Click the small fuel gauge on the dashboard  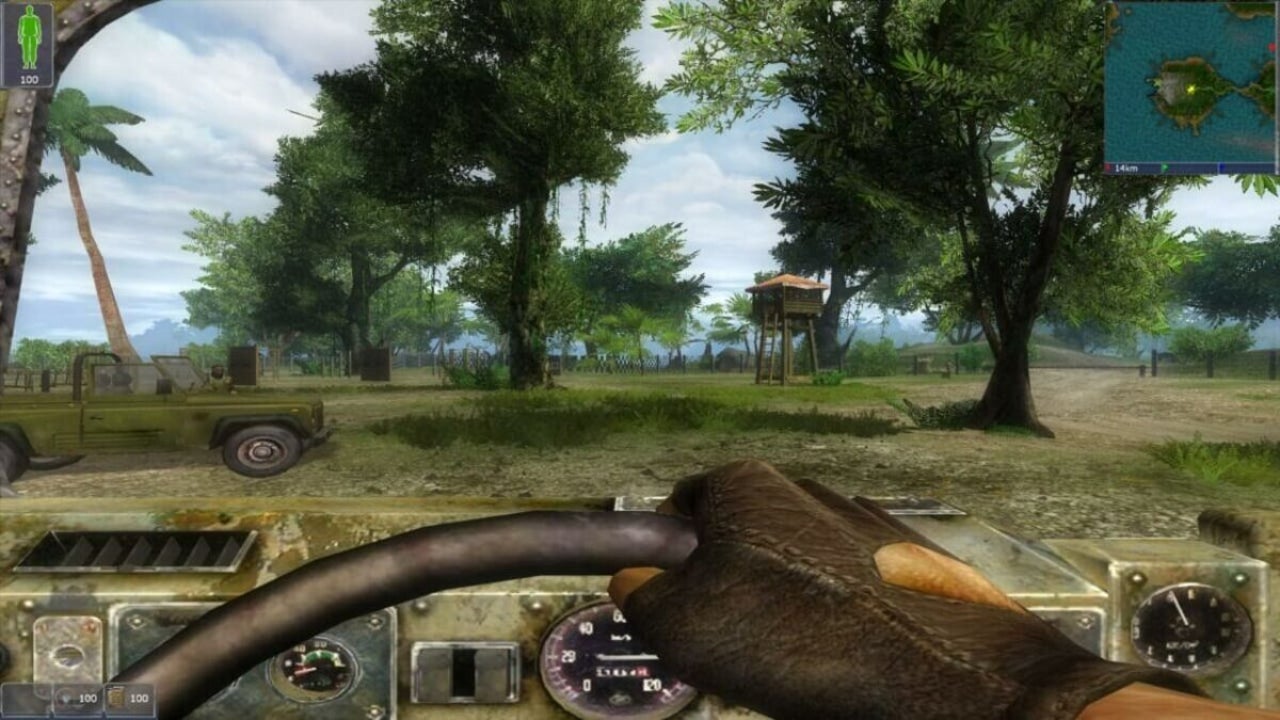click(314, 669)
